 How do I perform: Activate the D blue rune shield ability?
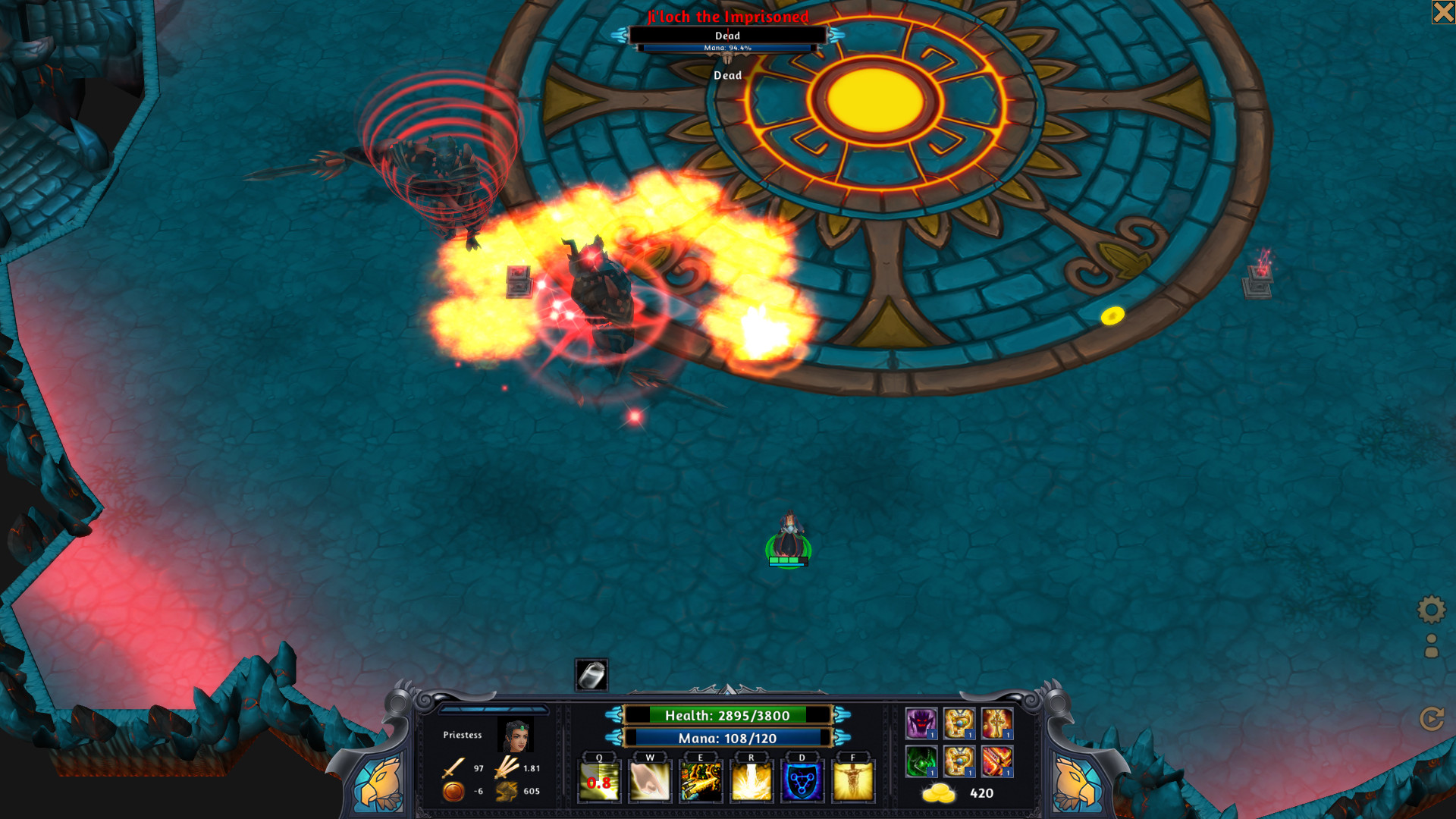coord(802,781)
